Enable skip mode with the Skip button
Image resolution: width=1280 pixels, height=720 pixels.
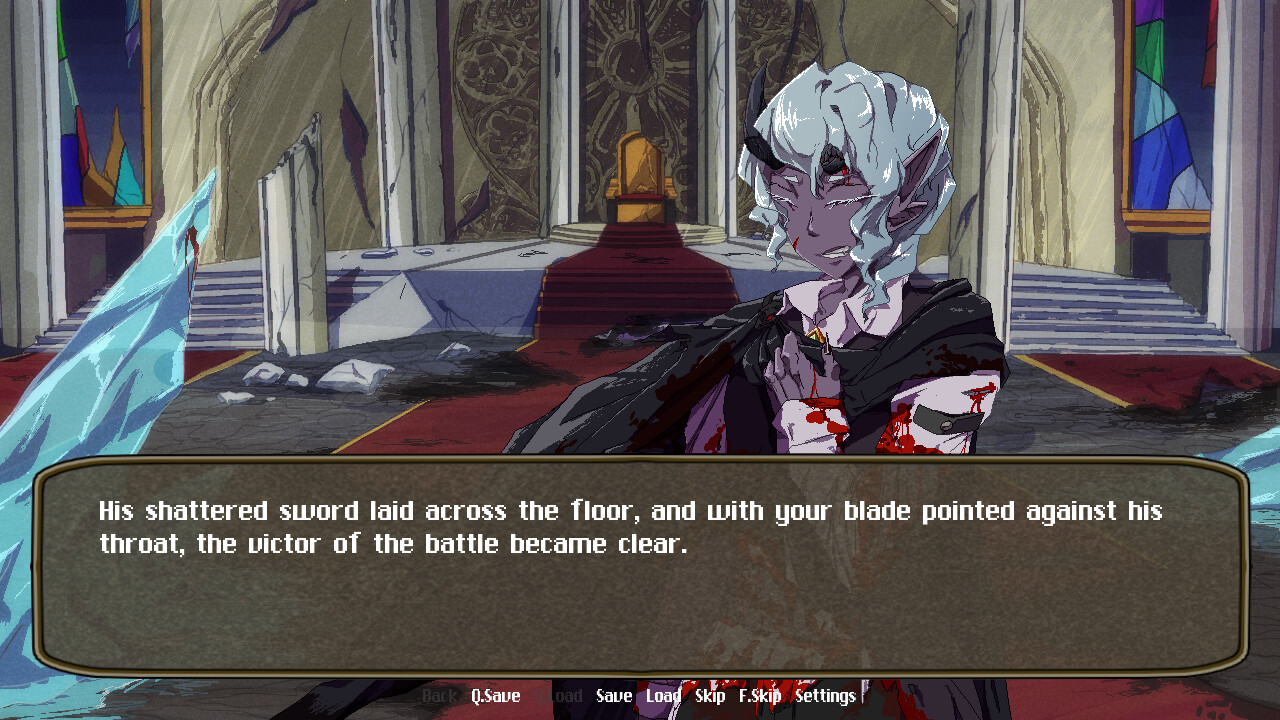[710, 695]
